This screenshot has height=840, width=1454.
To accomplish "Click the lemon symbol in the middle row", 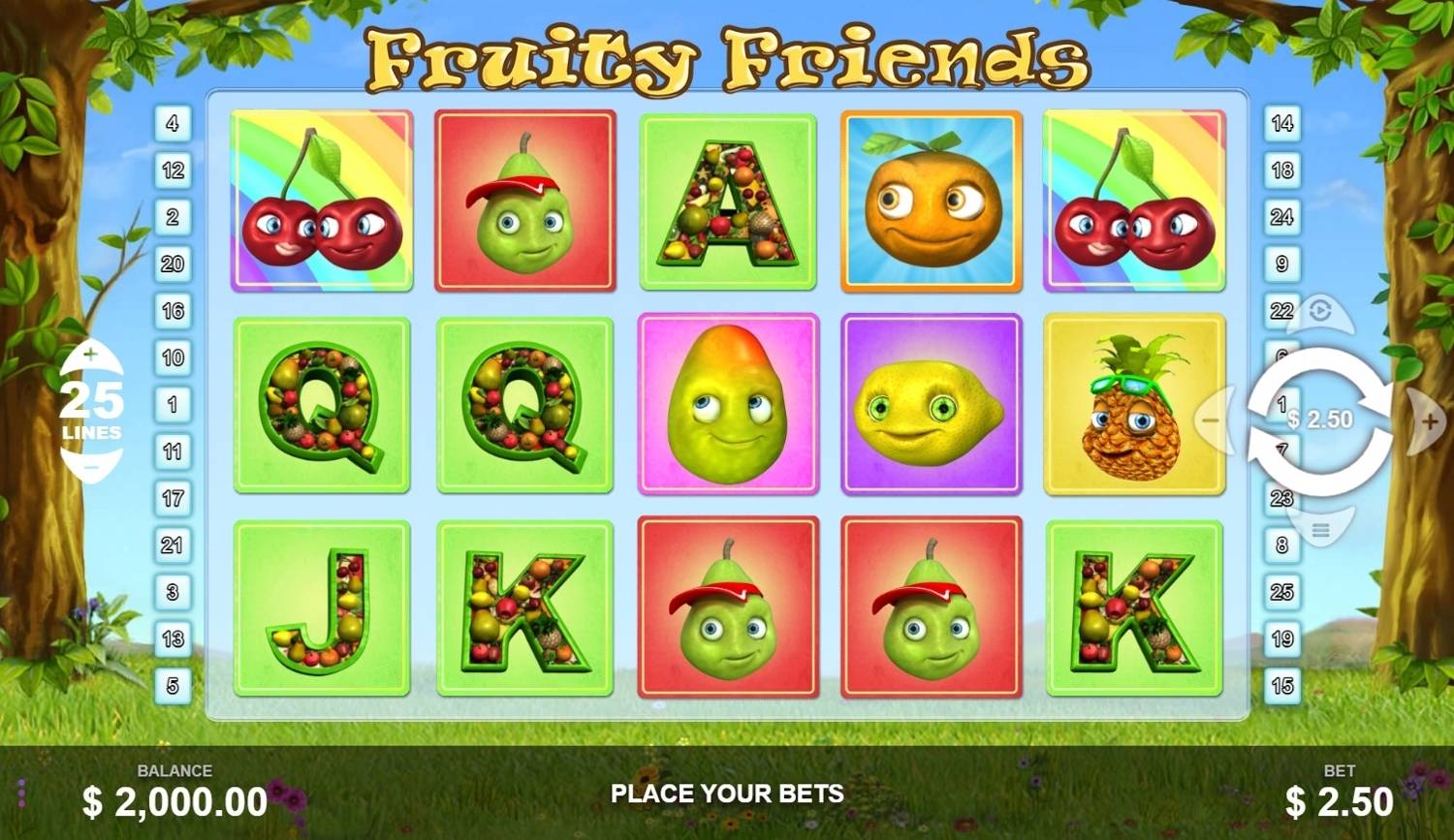I will 931,405.
